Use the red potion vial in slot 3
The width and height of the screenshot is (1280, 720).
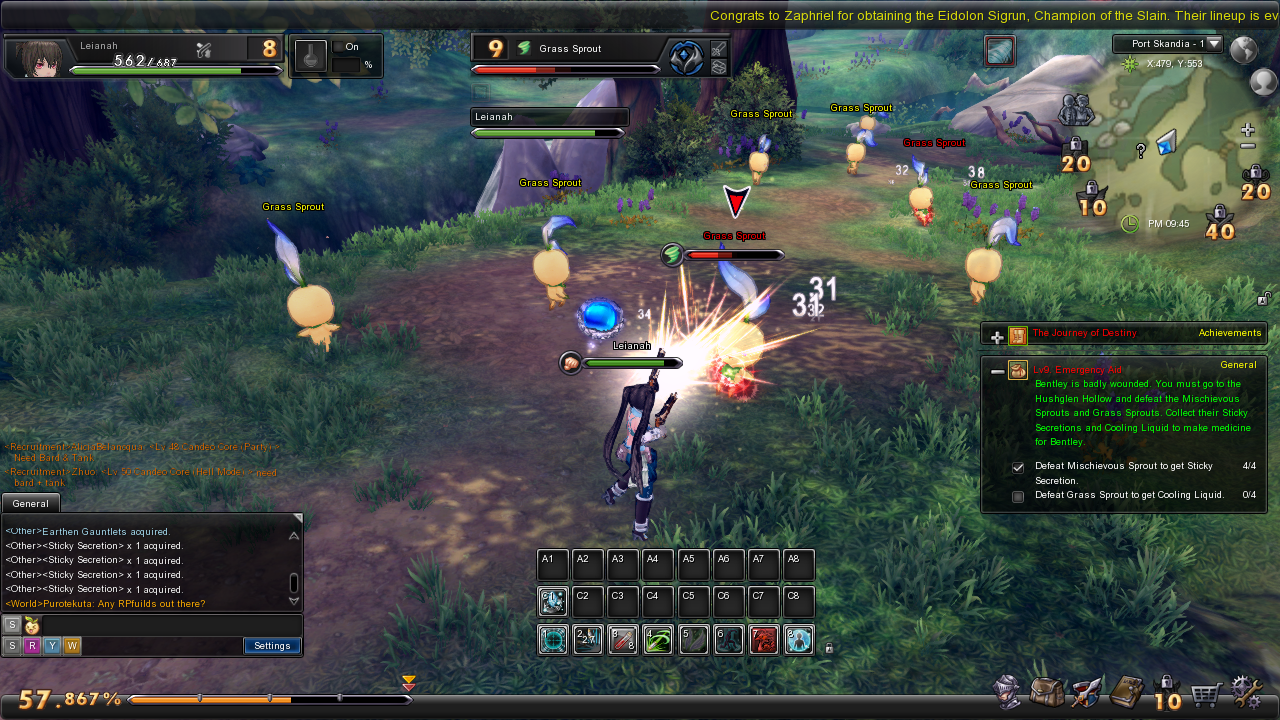[x=623, y=640]
